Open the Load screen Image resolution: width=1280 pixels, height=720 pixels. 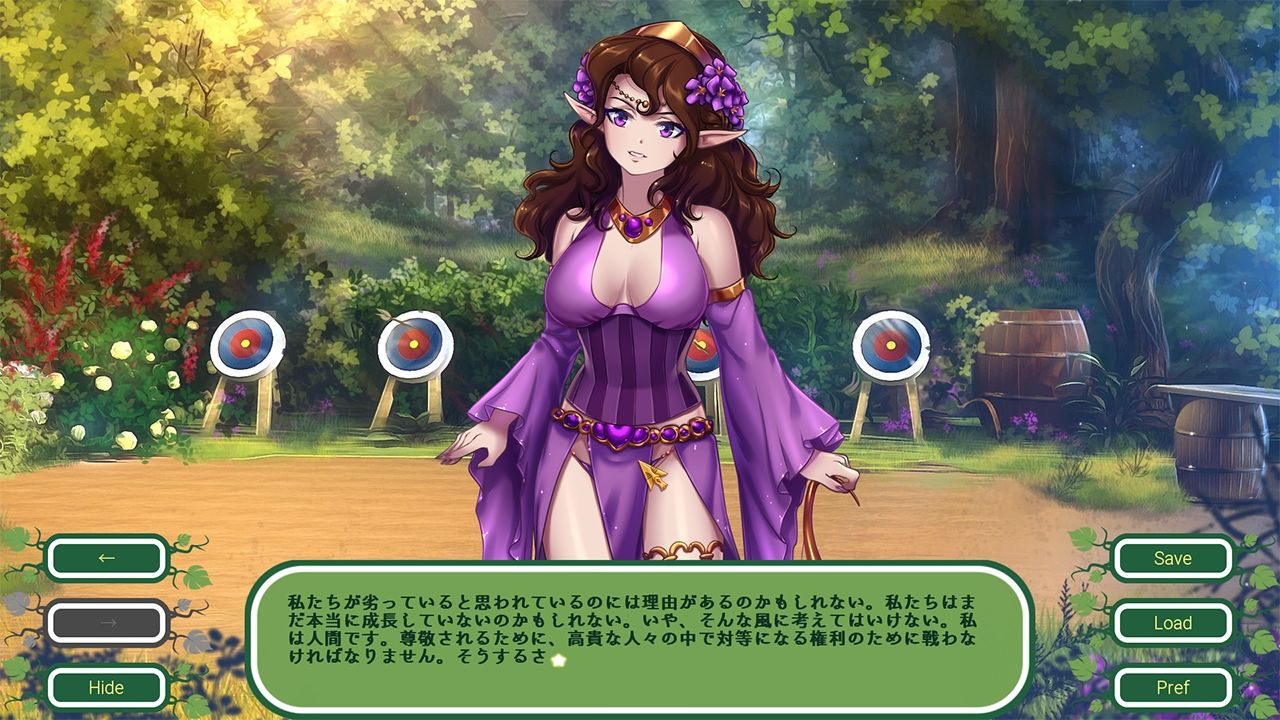click(1172, 623)
